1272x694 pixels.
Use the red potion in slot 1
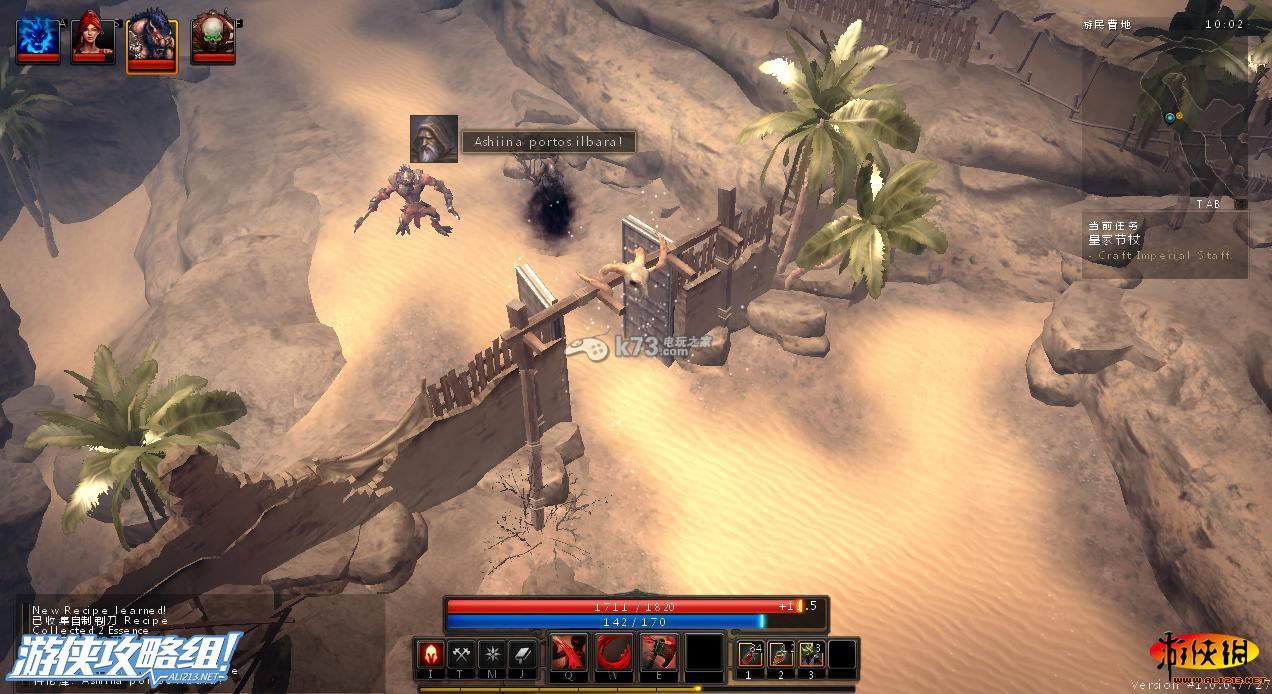(750, 654)
